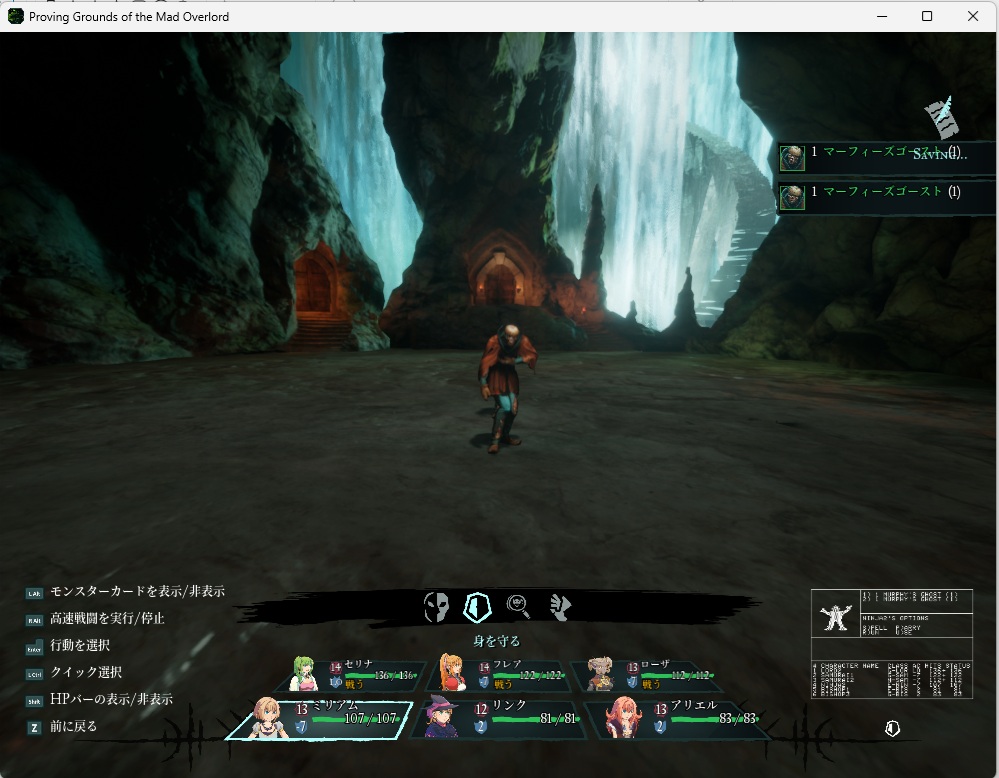The width and height of the screenshot is (999, 778).
Task: Choose the shield defend action (身を守る)
Action: (x=478, y=606)
